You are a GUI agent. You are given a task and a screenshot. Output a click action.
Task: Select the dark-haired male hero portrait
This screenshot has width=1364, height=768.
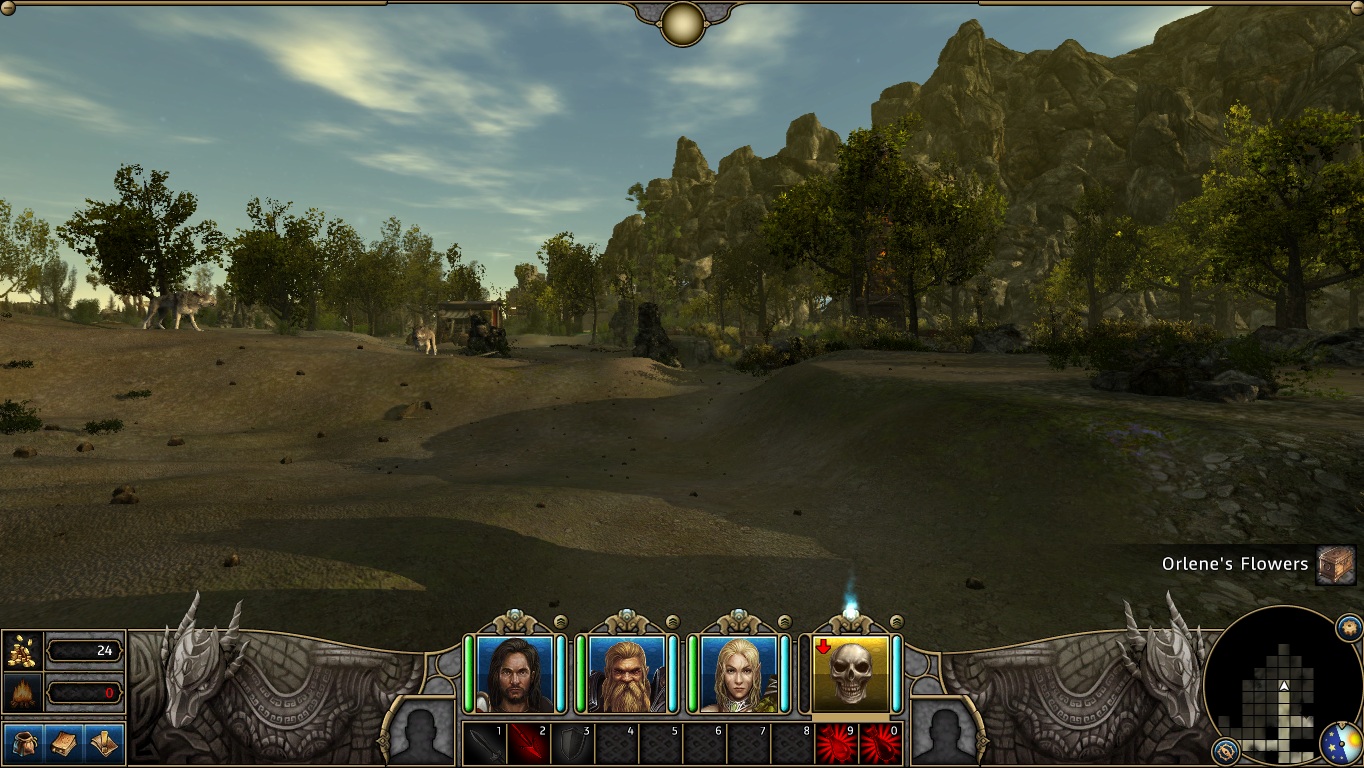click(515, 673)
